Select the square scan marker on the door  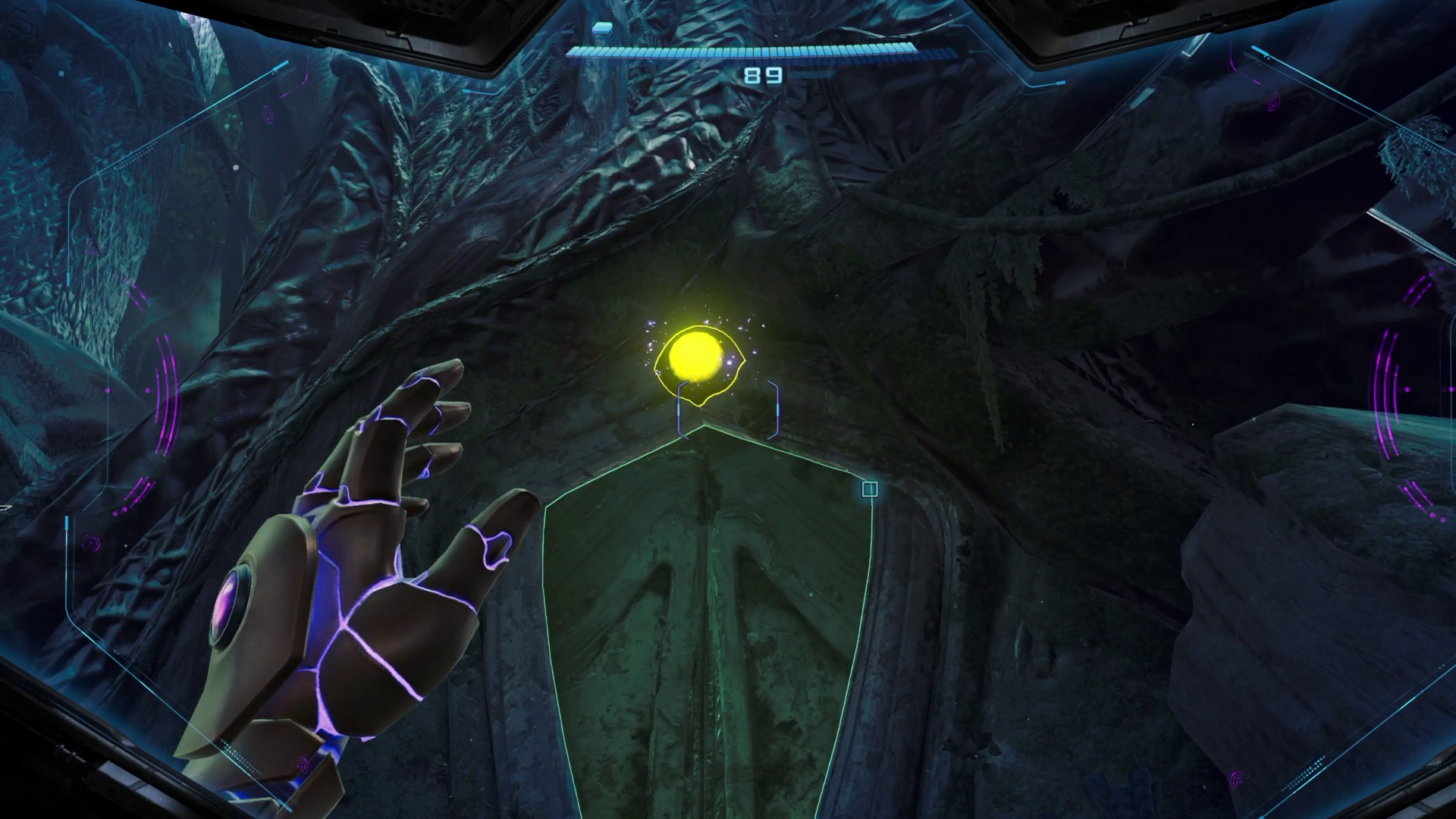[870, 489]
